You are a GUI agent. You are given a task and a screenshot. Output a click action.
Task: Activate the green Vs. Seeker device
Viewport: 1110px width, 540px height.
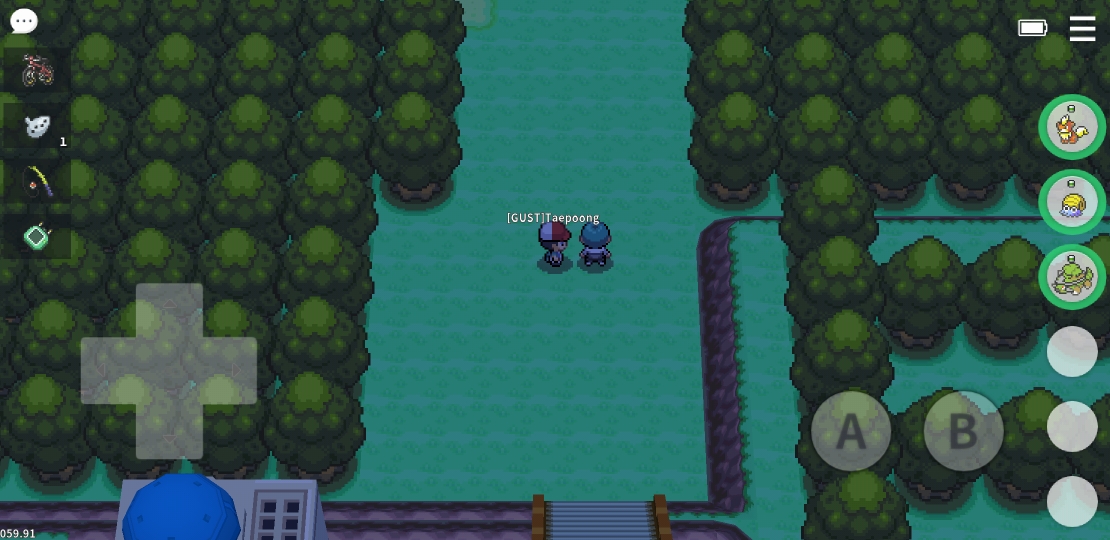(37, 237)
